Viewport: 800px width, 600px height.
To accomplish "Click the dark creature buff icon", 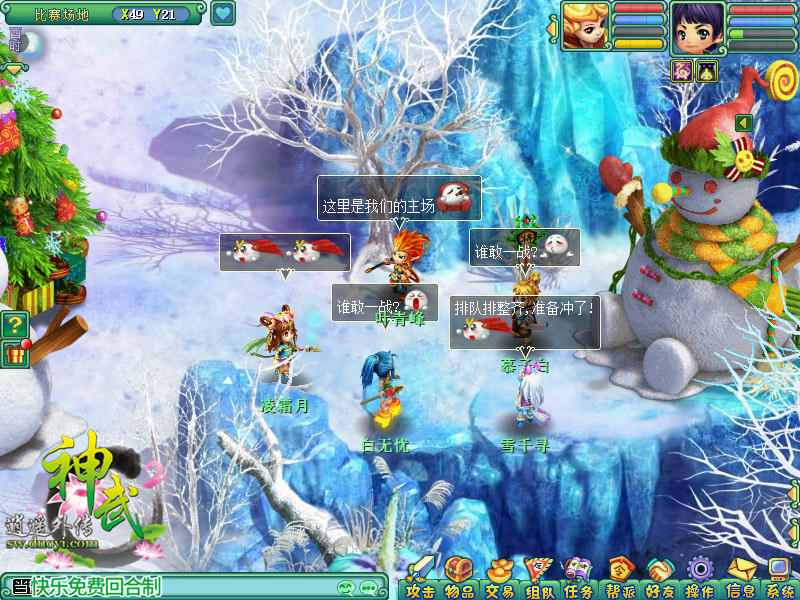I will 707,70.
